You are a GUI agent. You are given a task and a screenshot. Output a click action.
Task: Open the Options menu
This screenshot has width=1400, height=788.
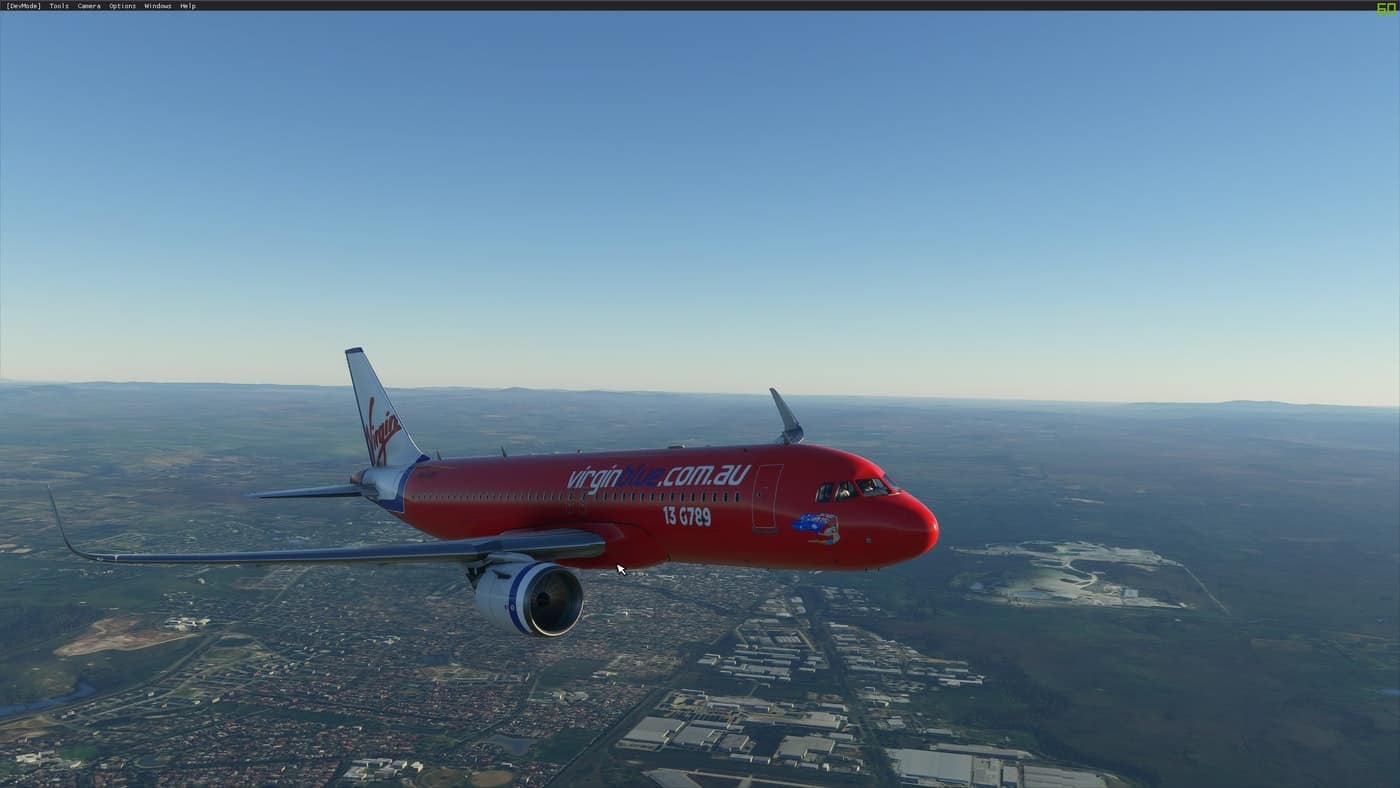click(x=122, y=6)
